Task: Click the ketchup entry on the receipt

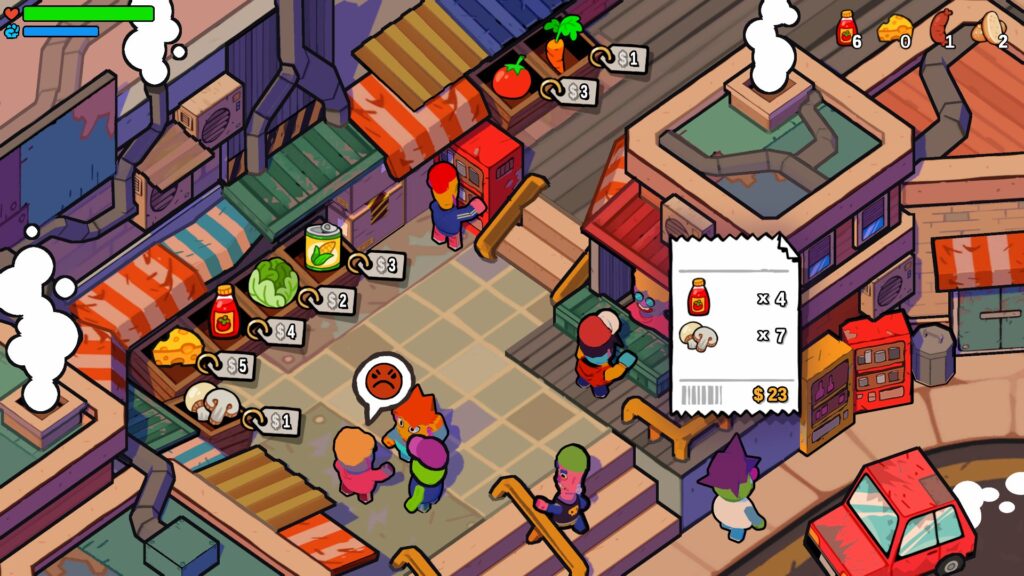Action: (x=699, y=298)
